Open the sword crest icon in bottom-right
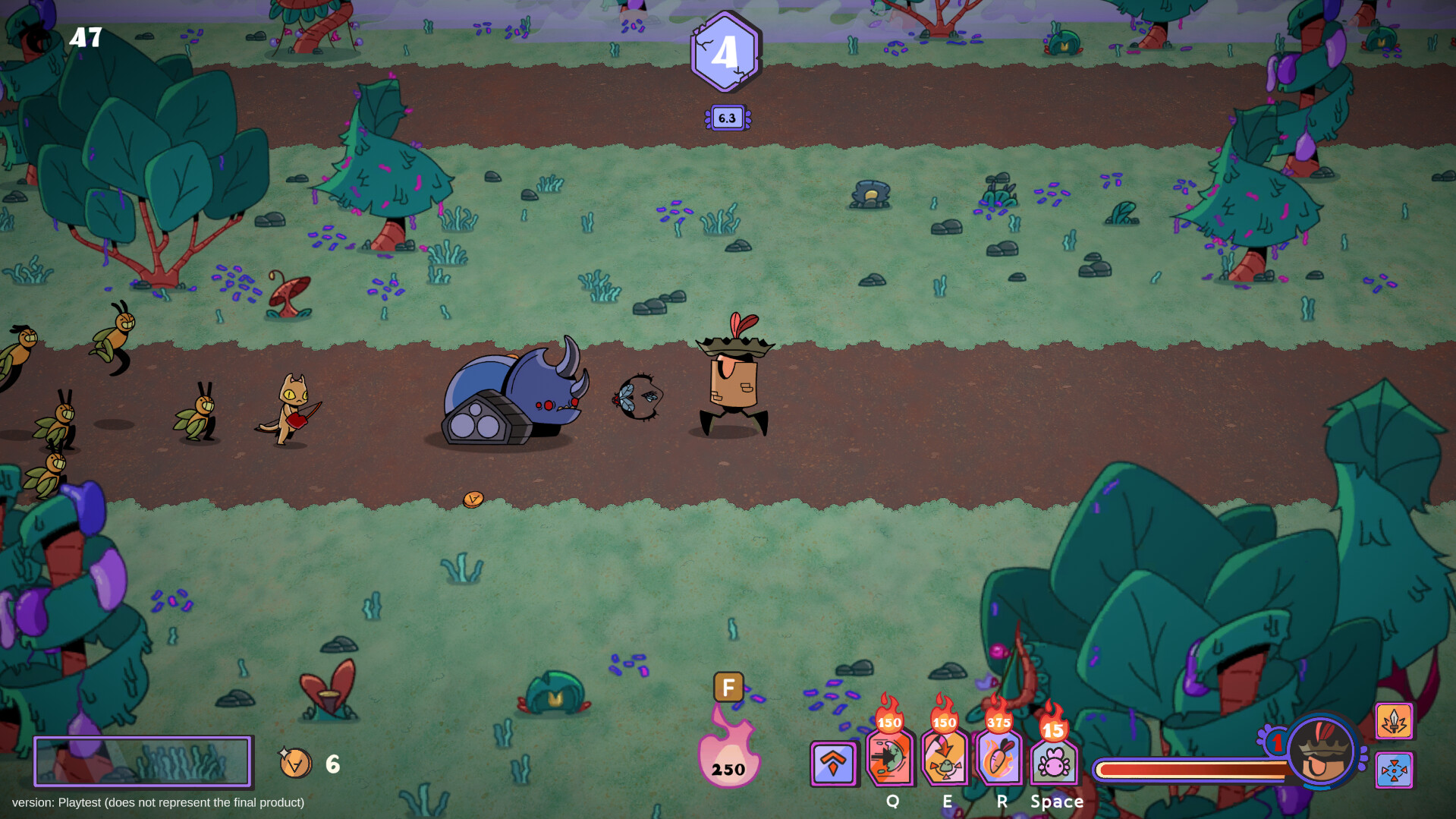This screenshot has height=819, width=1456. (1394, 722)
